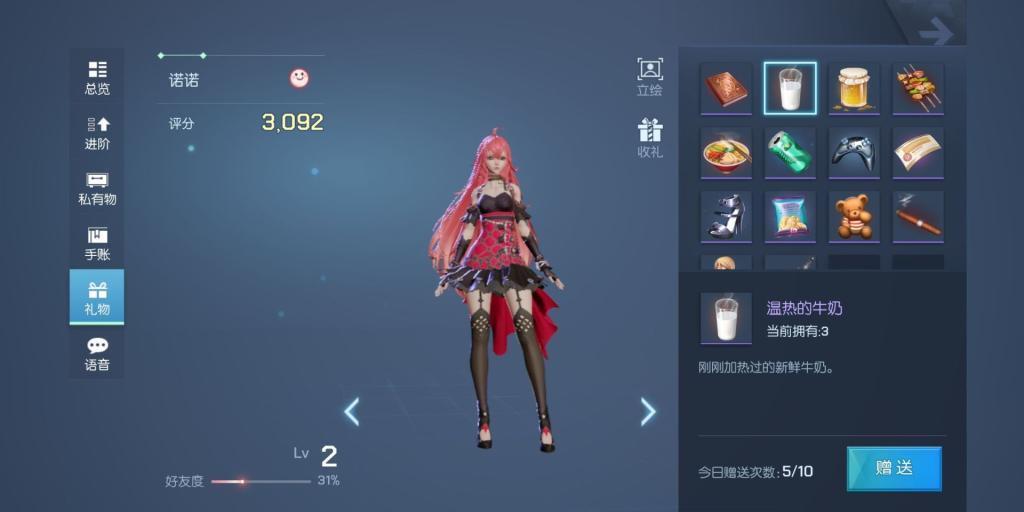This screenshot has width=1024, height=512.
Task: Click the back arrow in top corner
Action: [x=936, y=33]
